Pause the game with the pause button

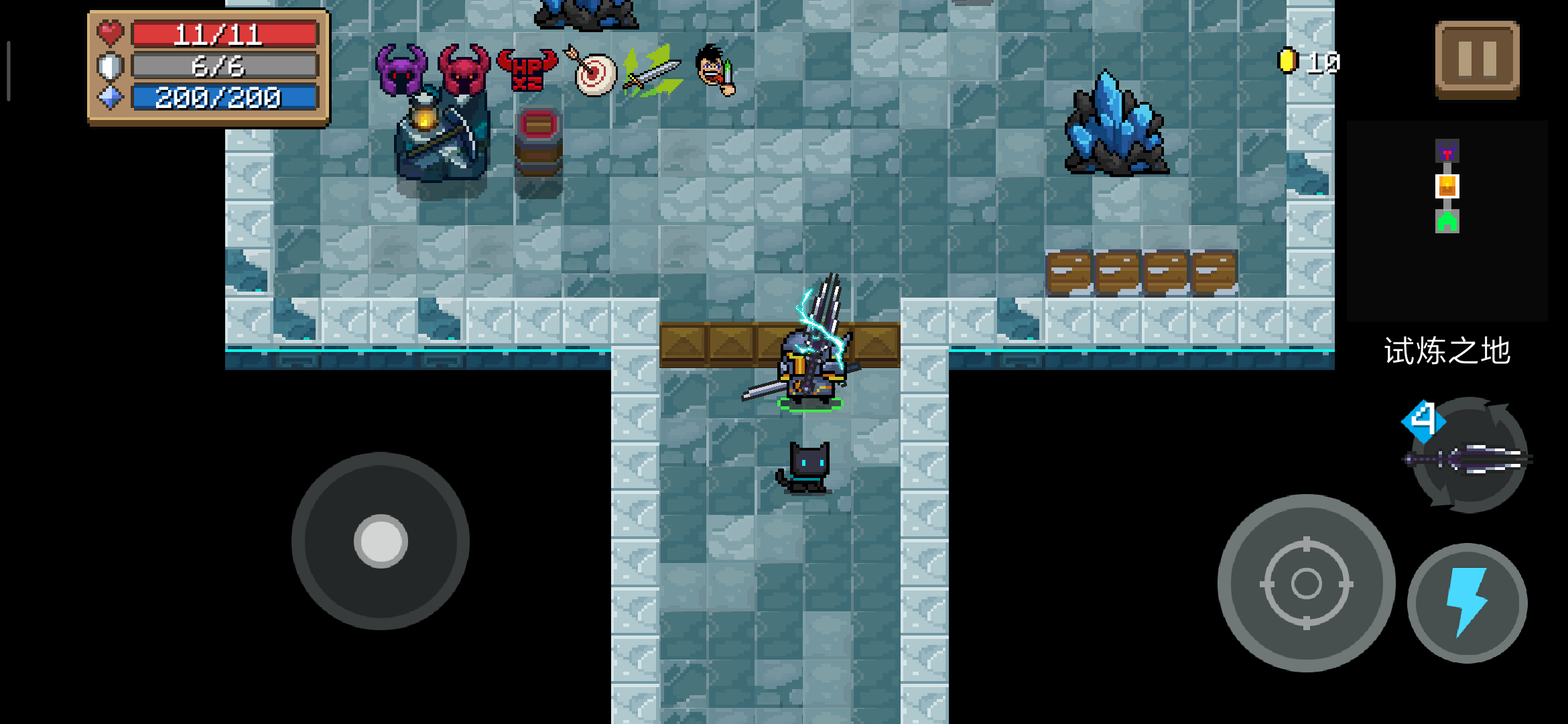coord(1477,59)
